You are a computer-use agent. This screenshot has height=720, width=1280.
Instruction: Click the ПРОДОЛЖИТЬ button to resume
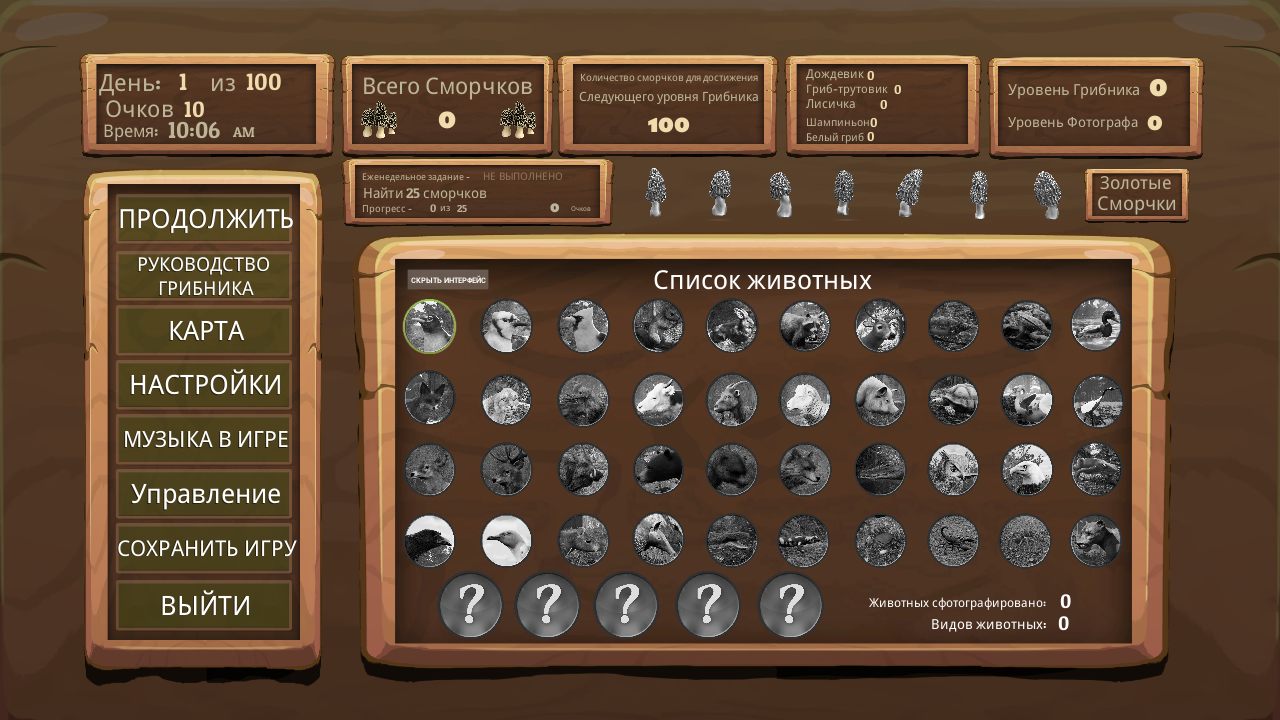(205, 219)
